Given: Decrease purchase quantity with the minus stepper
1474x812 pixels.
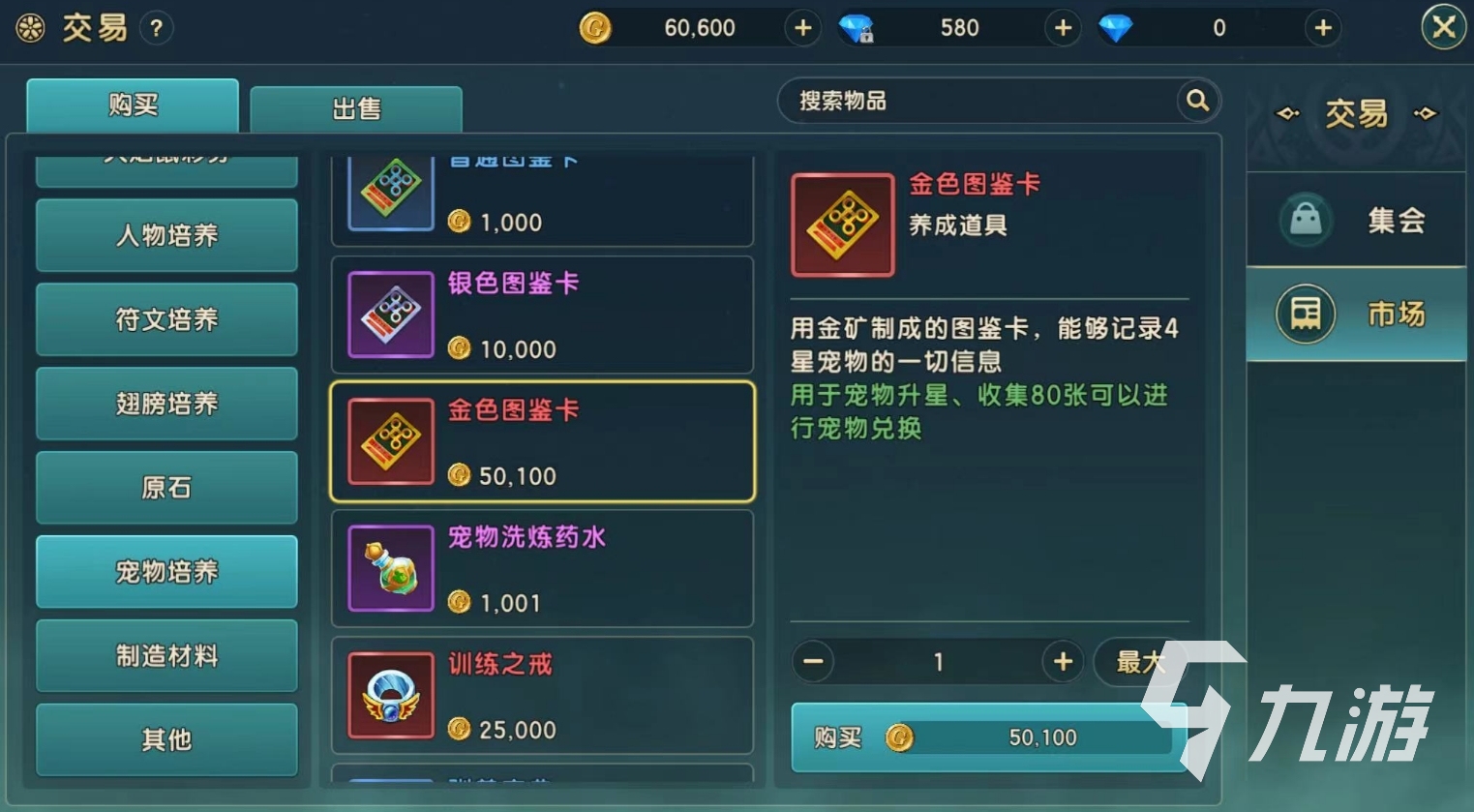Looking at the screenshot, I should (813, 662).
